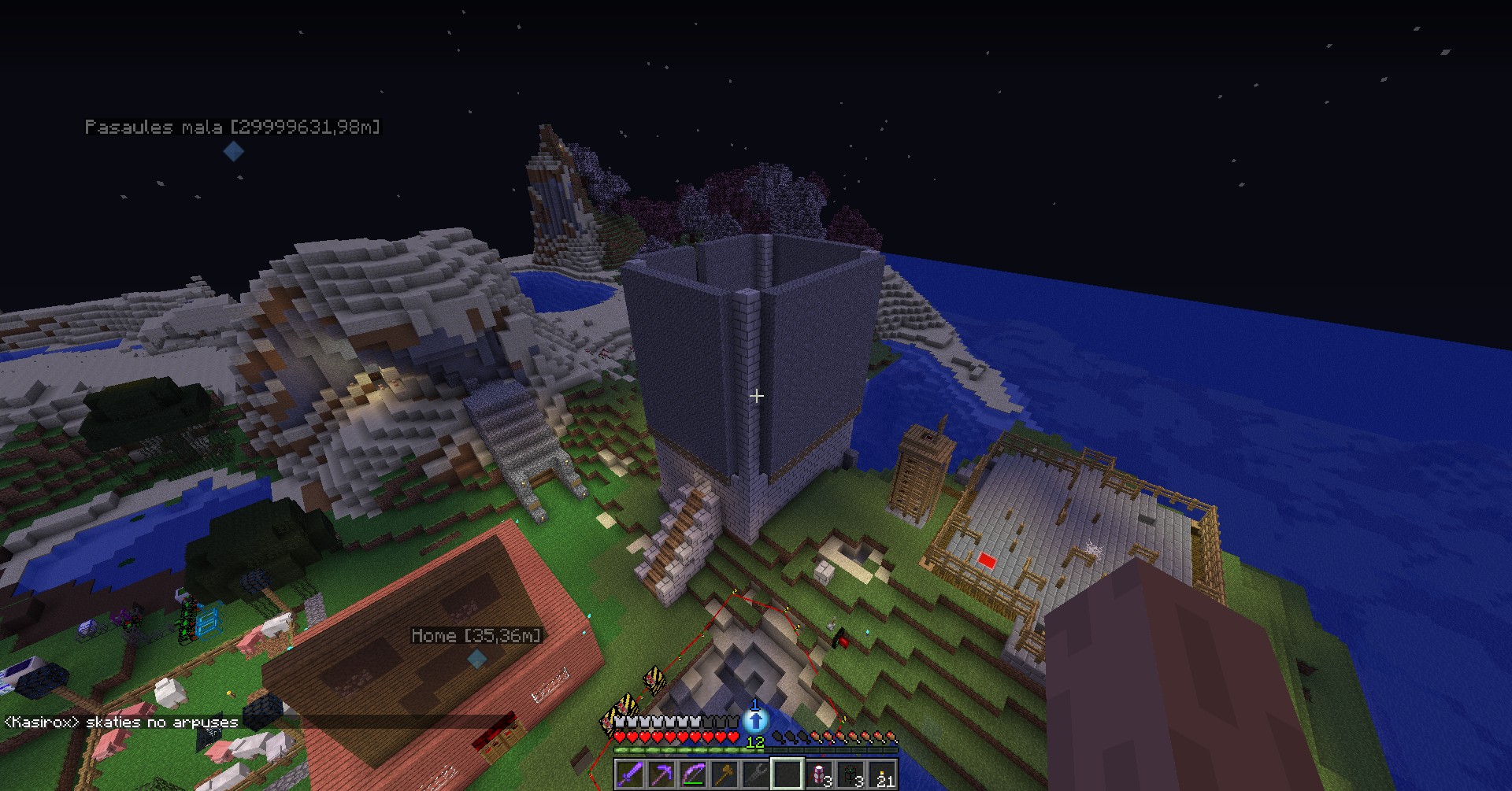The image size is (1512, 791).
Task: Select the torch stack of 21
Action: point(882,774)
